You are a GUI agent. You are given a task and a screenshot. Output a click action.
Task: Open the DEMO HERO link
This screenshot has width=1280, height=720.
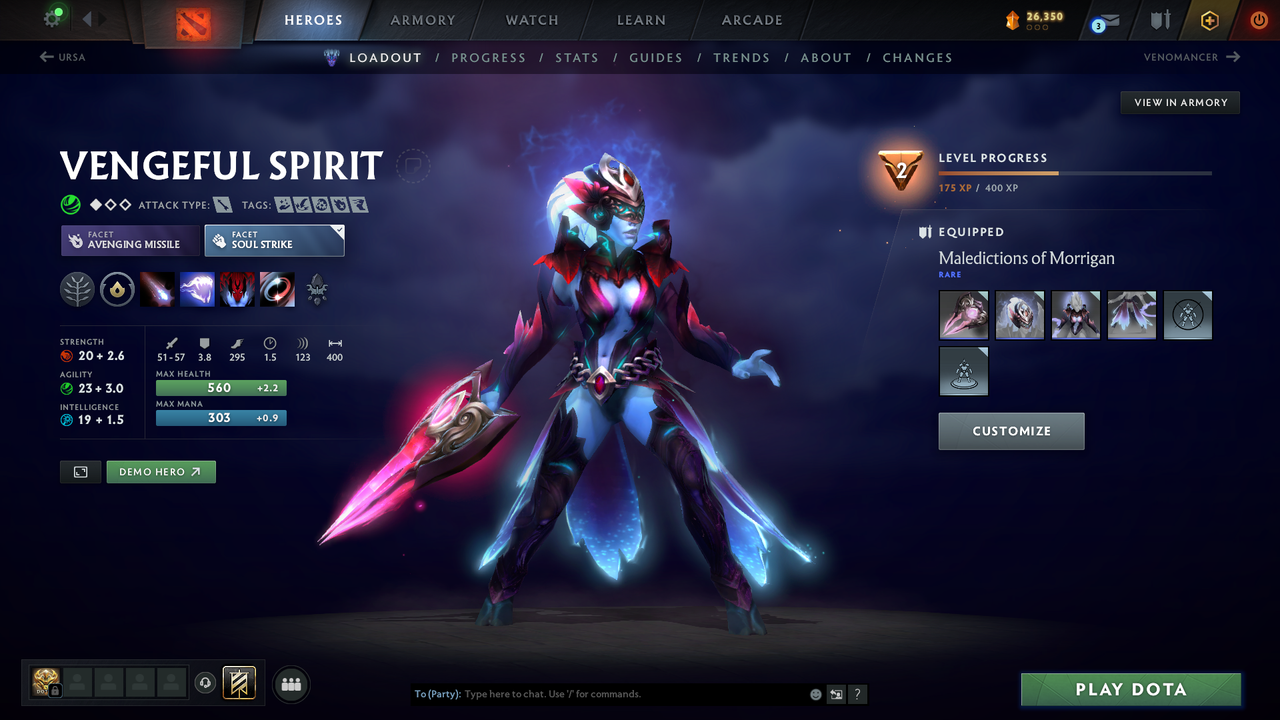[160, 471]
